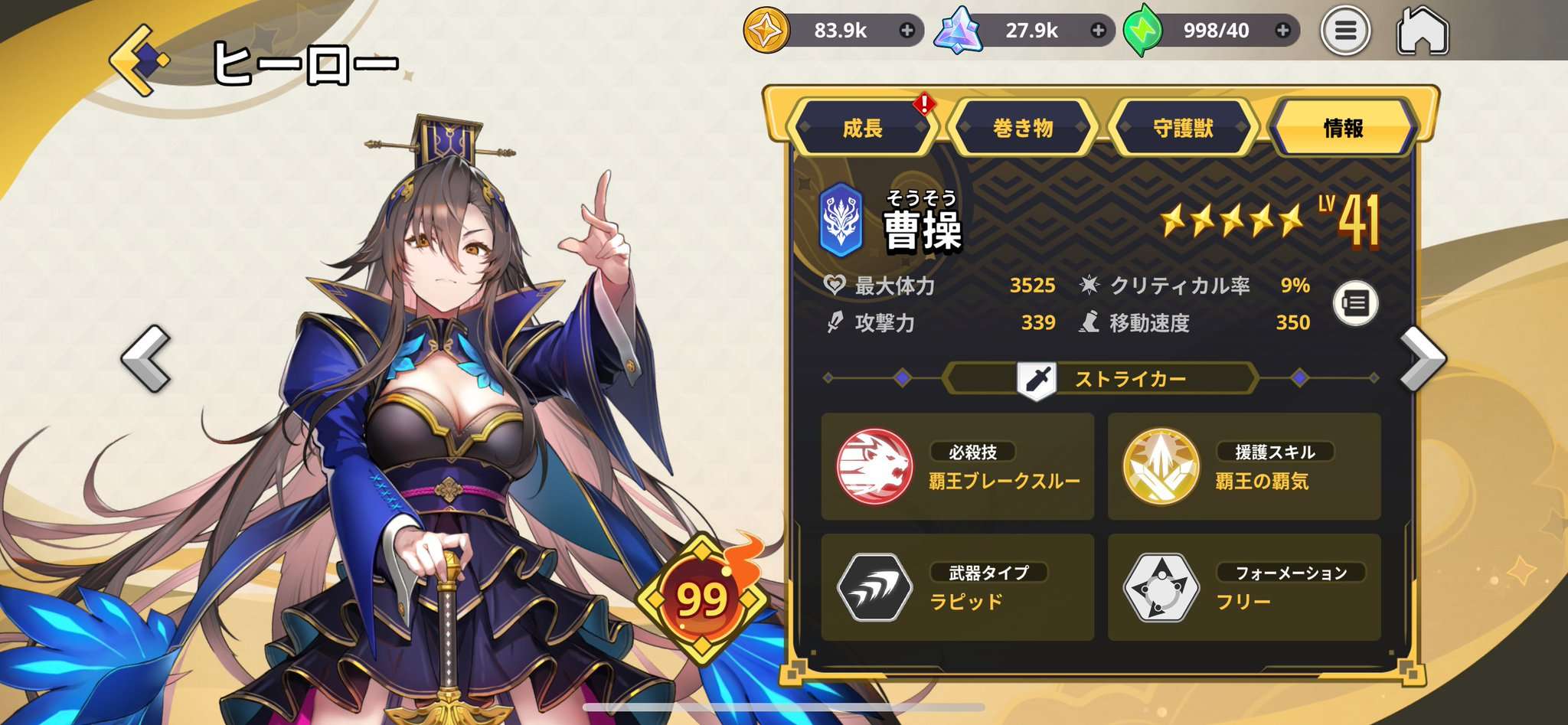This screenshot has height=725, width=1568.
Task: Open detailed stats list icon
Action: click(1355, 304)
